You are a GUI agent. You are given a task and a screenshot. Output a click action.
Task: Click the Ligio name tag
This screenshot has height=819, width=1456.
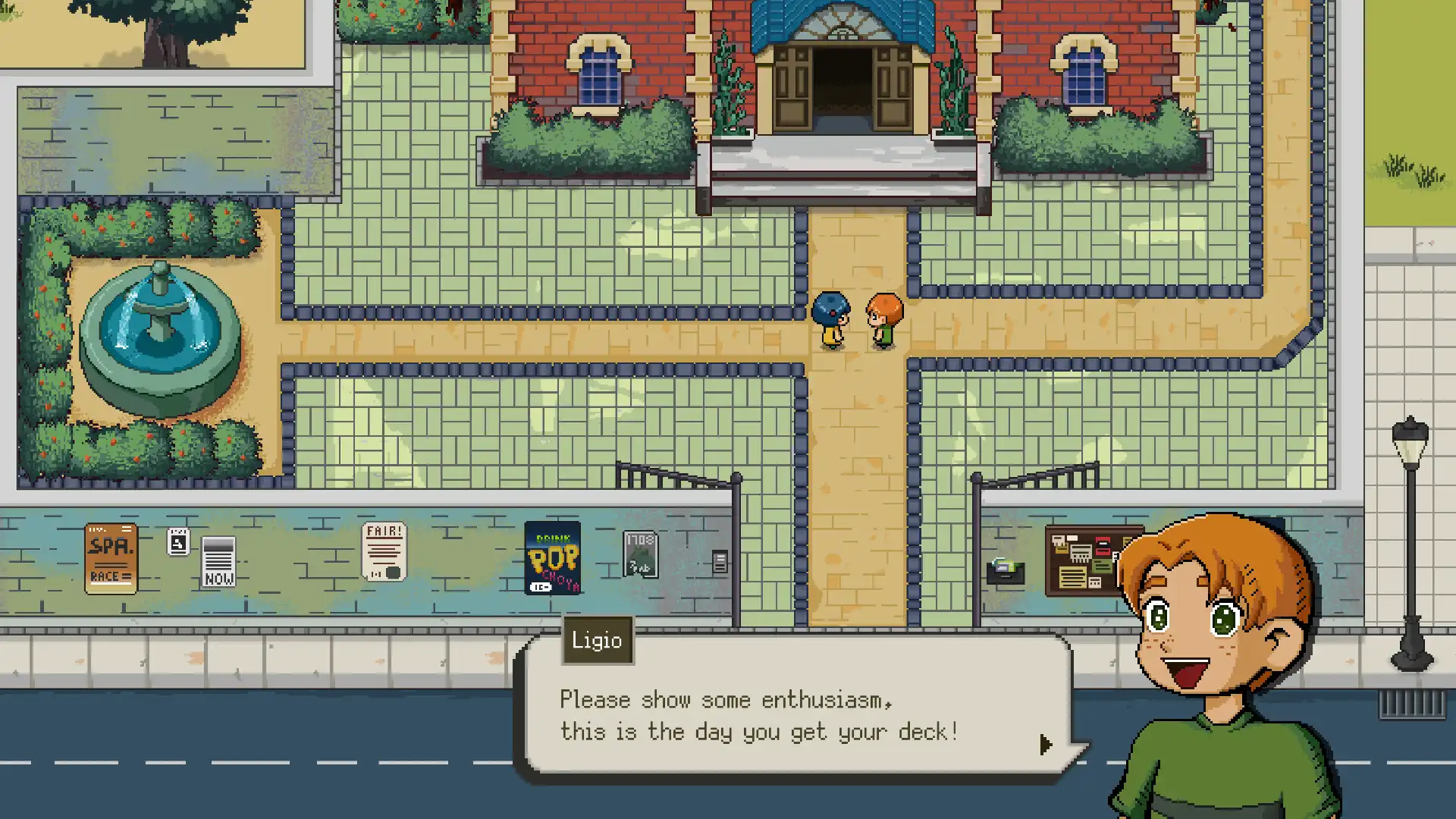click(598, 641)
